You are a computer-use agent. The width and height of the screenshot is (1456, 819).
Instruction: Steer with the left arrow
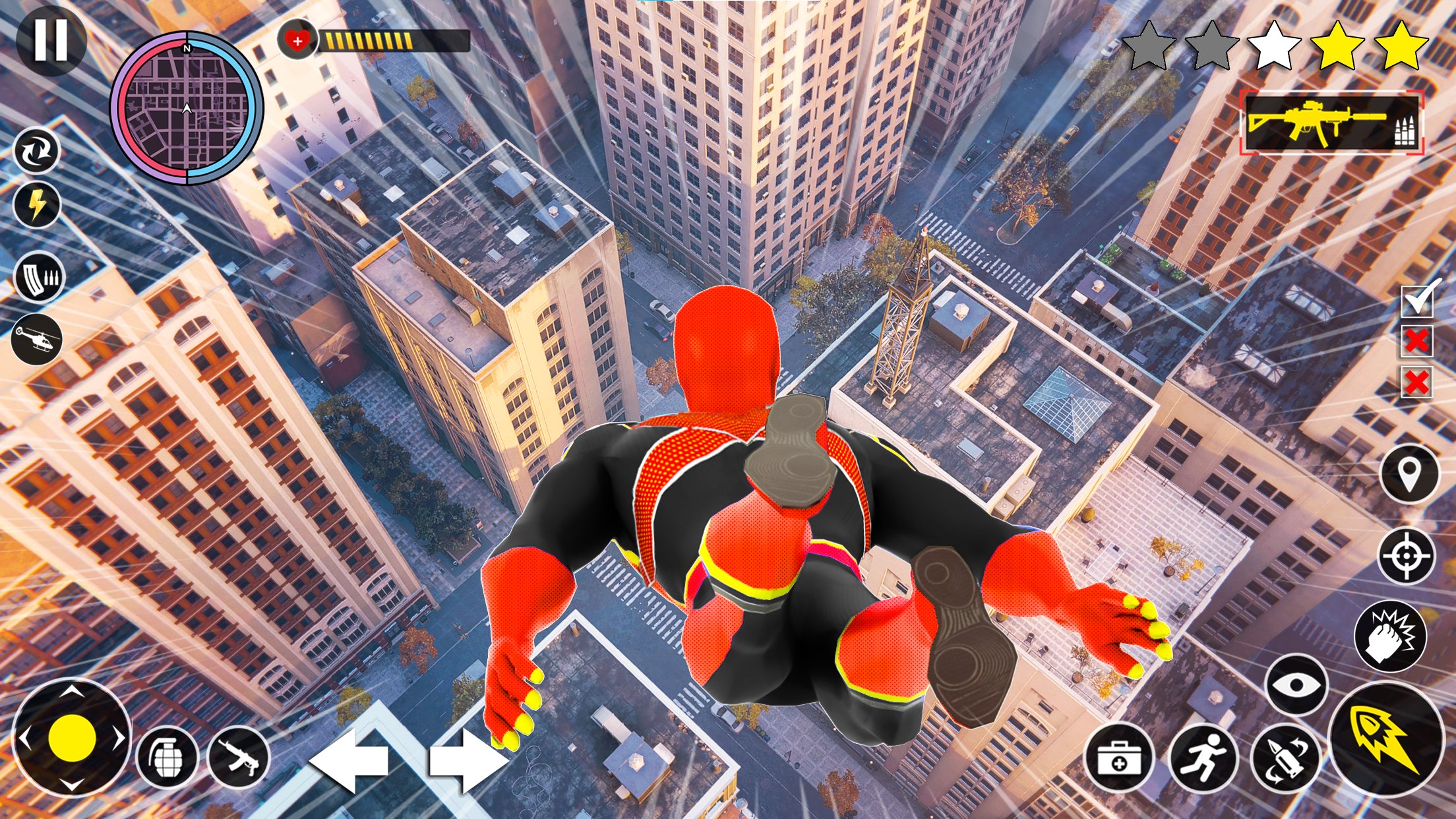click(349, 760)
